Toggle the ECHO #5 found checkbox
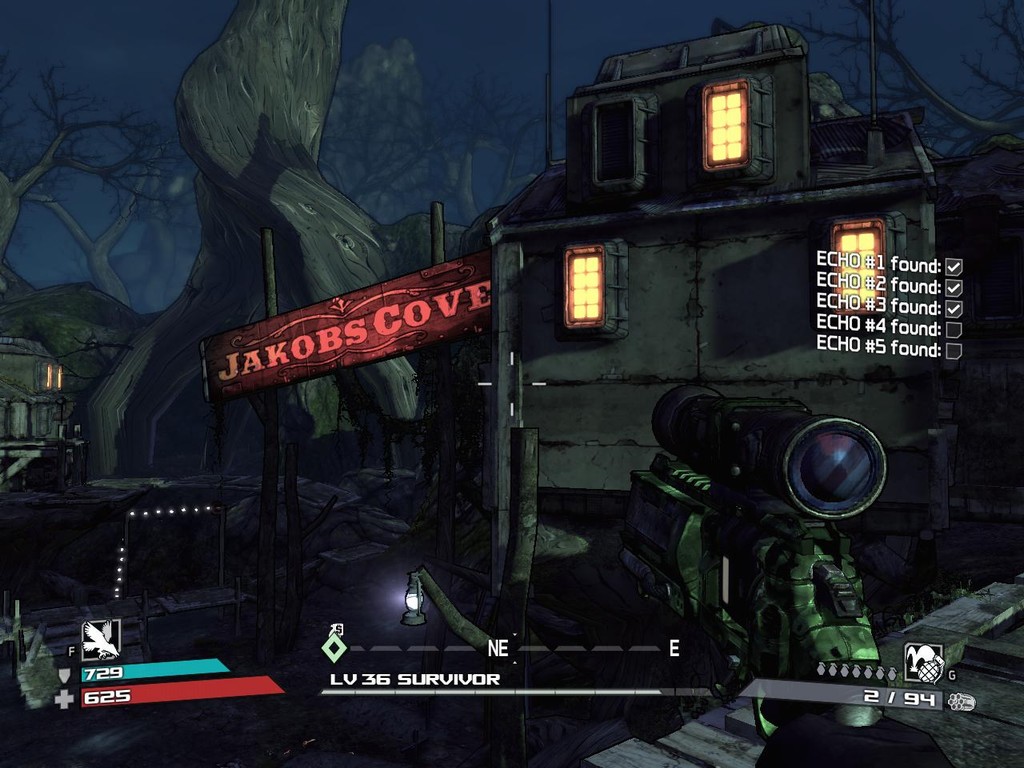Screen dimensions: 1024x768 pyautogui.click(x=954, y=350)
